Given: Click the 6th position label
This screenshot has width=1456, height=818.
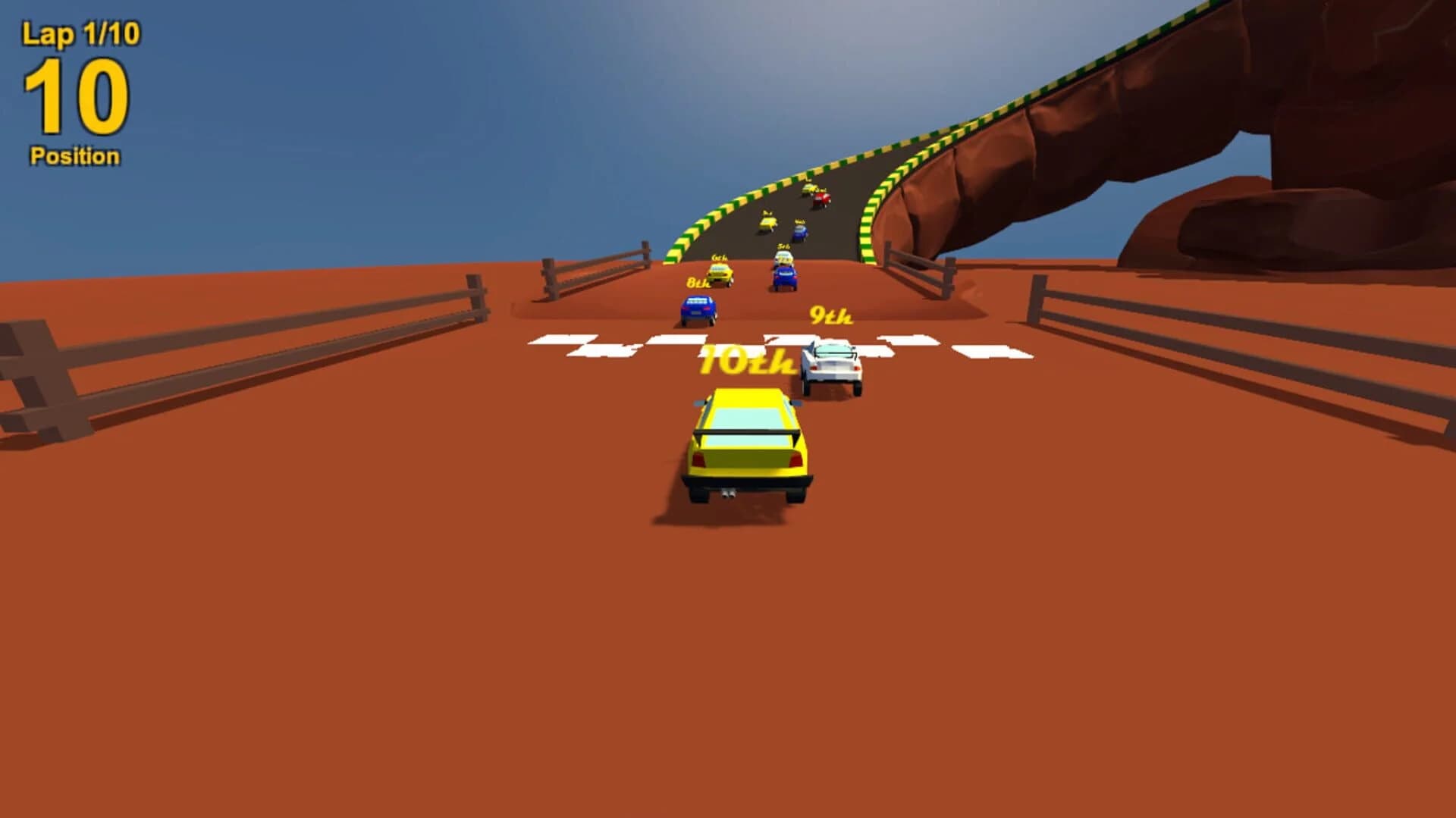Looking at the screenshot, I should (x=720, y=259).
